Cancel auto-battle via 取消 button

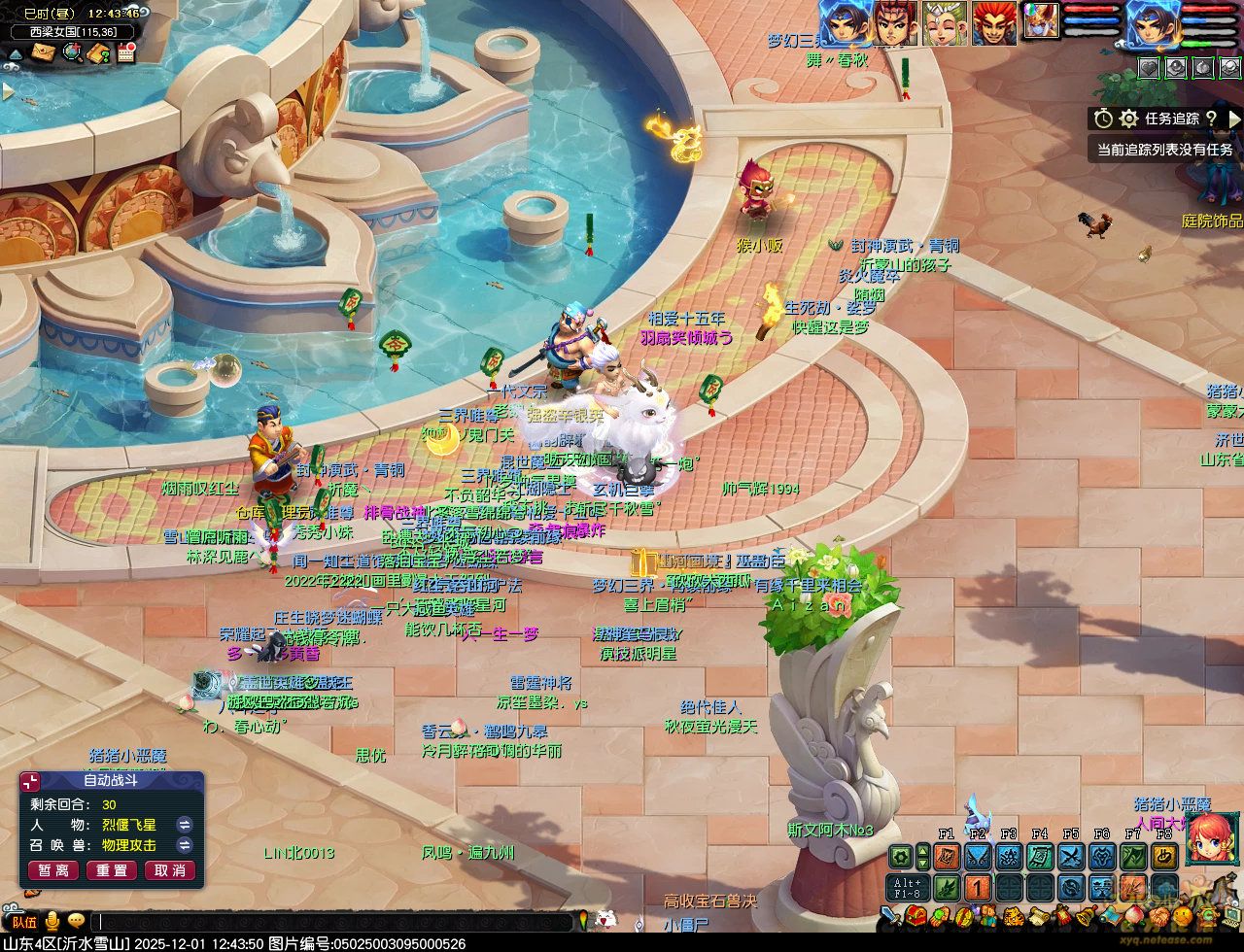(170, 870)
